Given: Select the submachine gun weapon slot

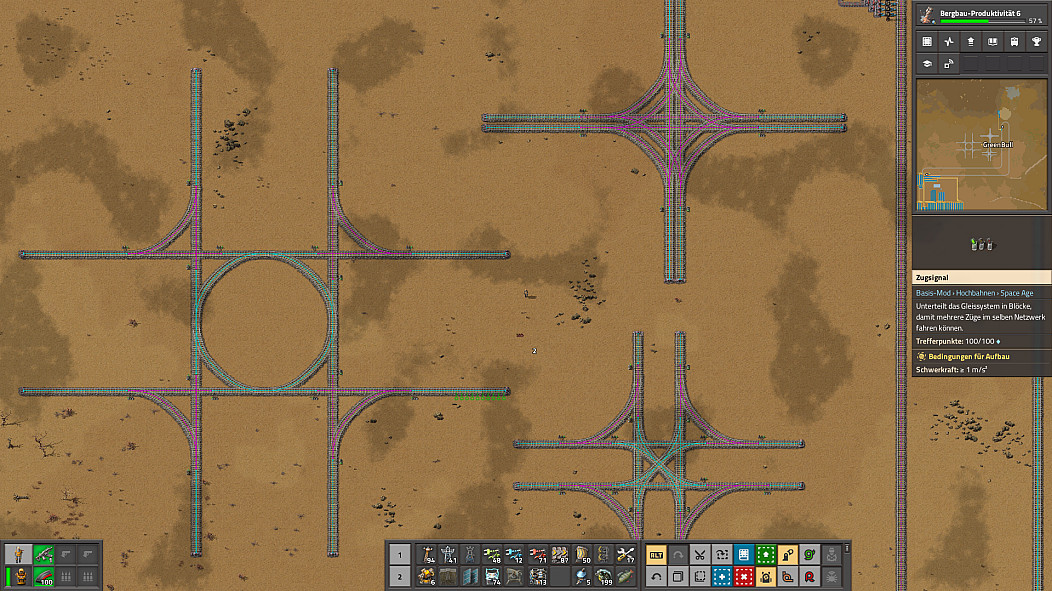Looking at the screenshot, I should (43, 554).
